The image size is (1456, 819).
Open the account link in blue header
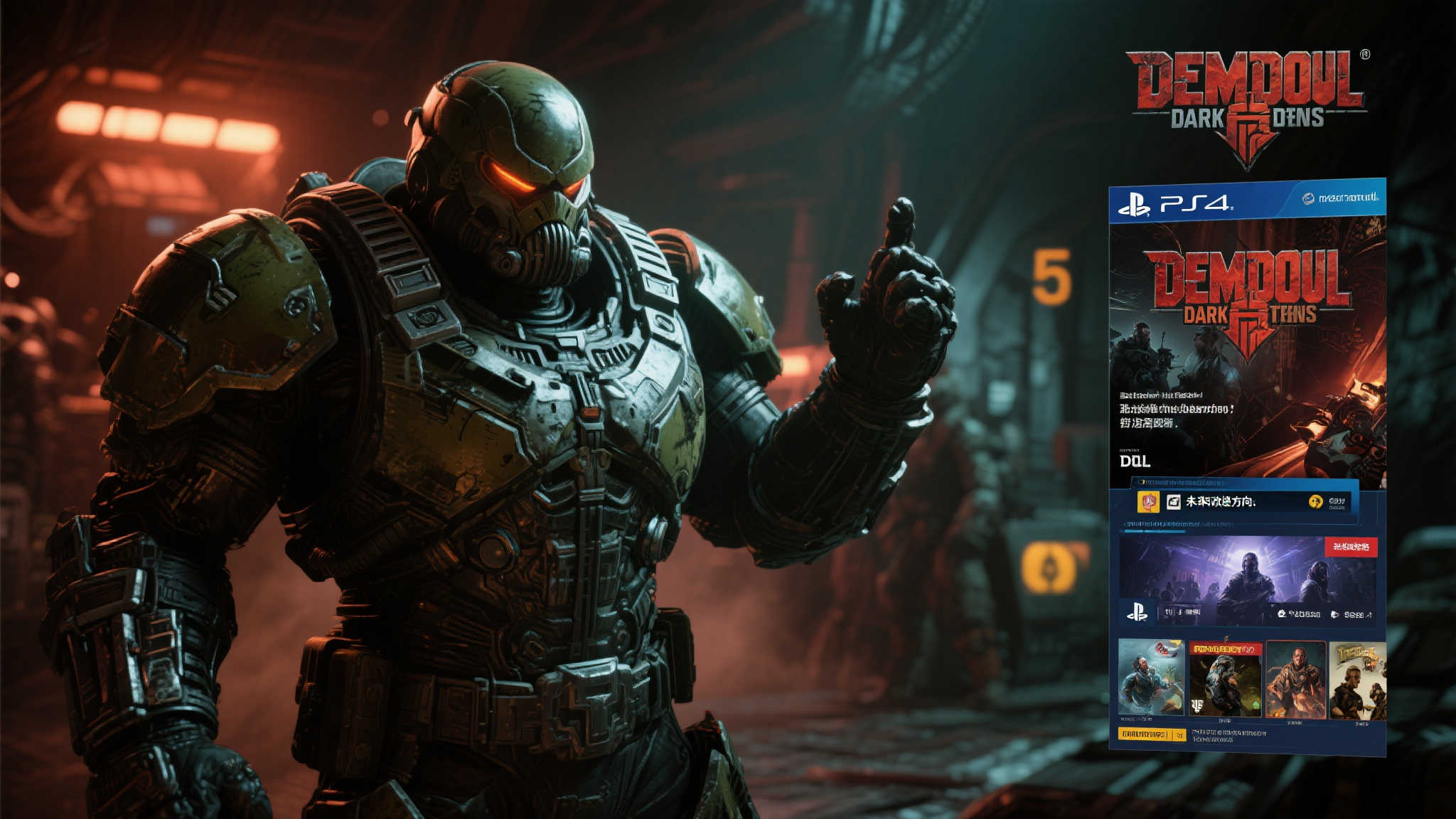(x=1341, y=198)
